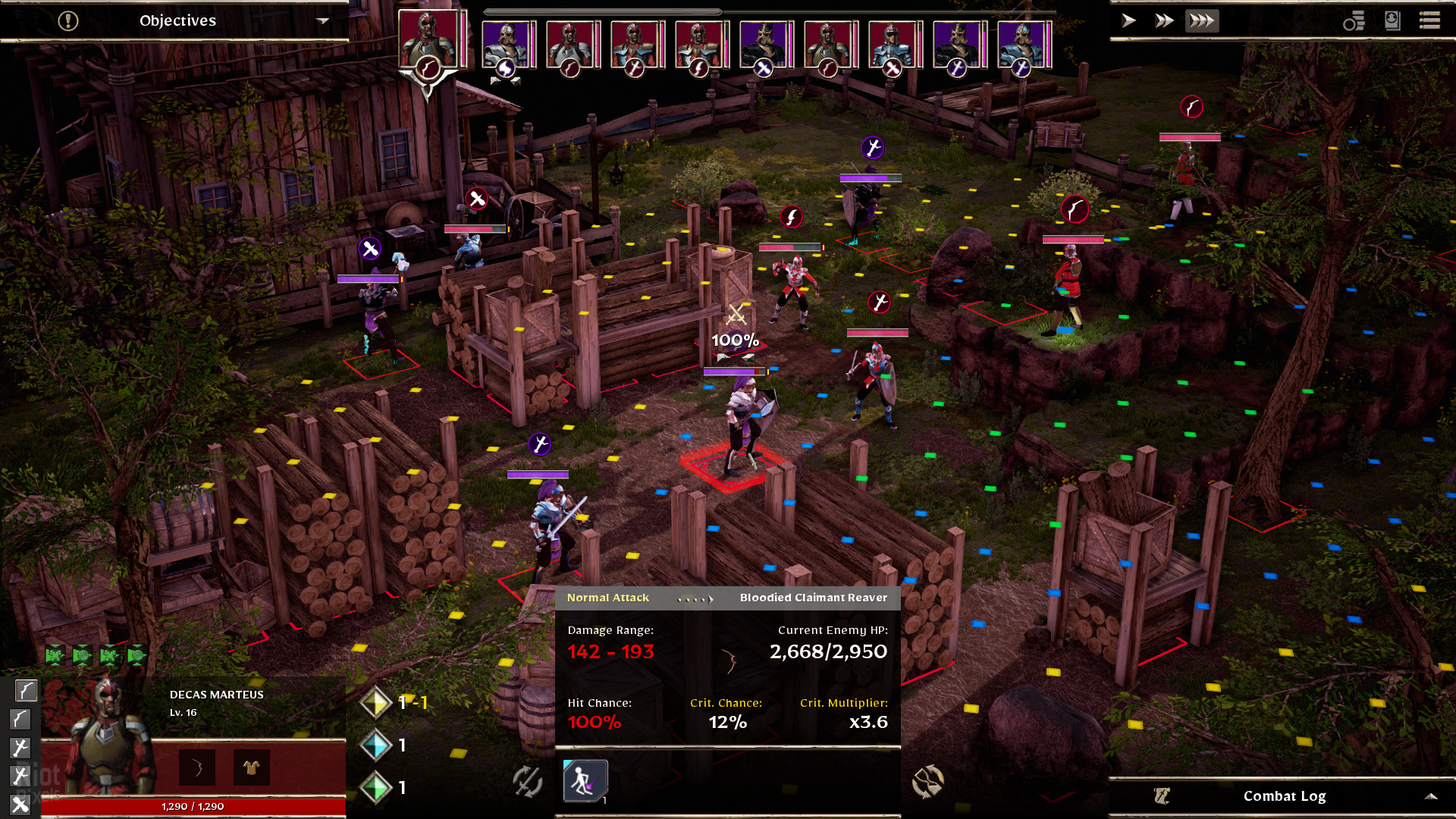
Task: Activate the walking figure ability icon
Action: (x=585, y=781)
